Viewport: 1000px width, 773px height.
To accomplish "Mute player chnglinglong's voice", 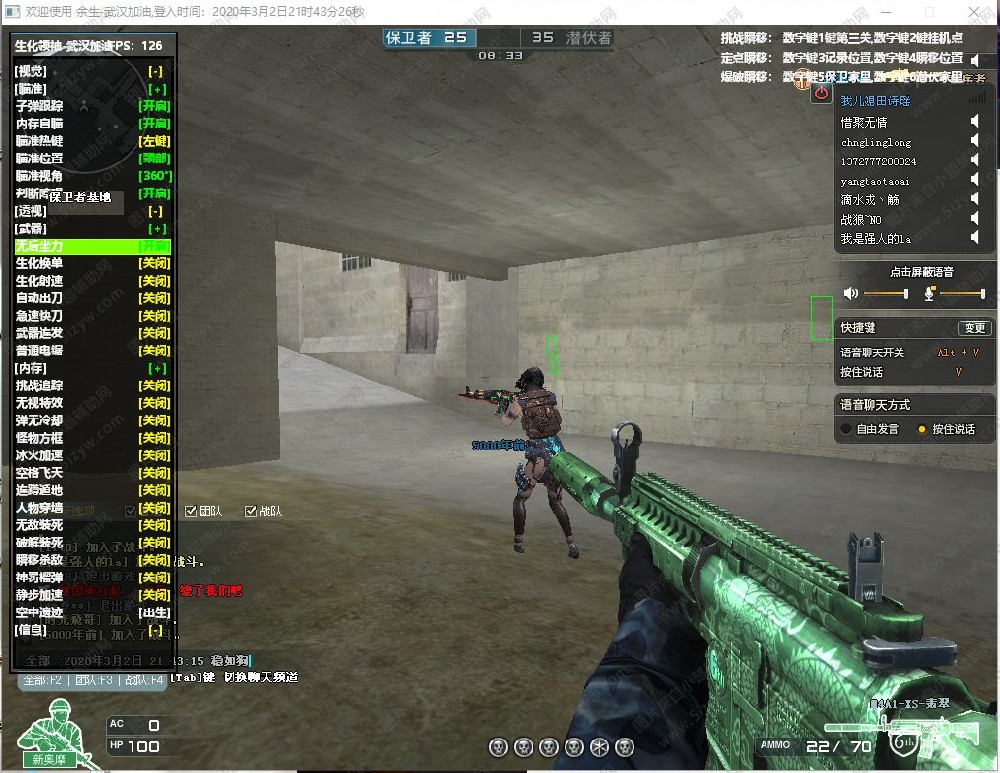I will click(x=974, y=142).
